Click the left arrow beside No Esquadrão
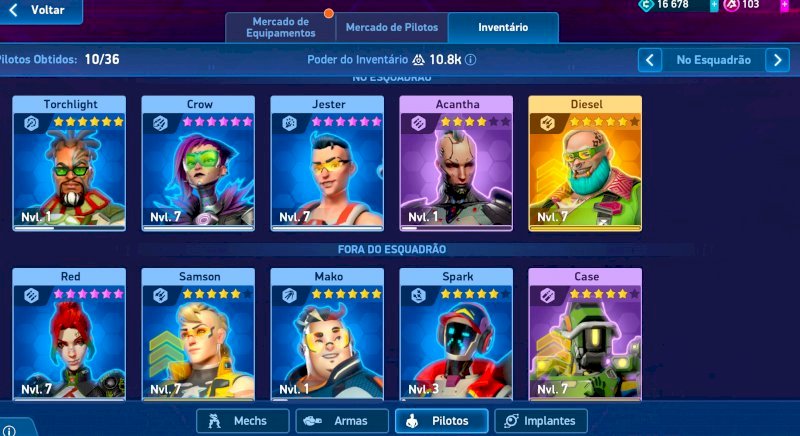The width and height of the screenshot is (800, 436). coord(650,60)
